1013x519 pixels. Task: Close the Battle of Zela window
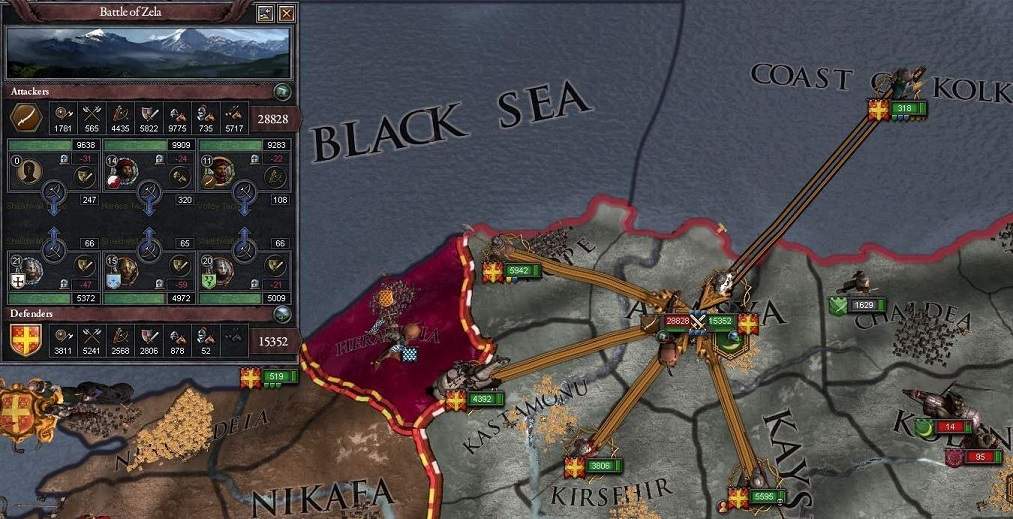287,14
